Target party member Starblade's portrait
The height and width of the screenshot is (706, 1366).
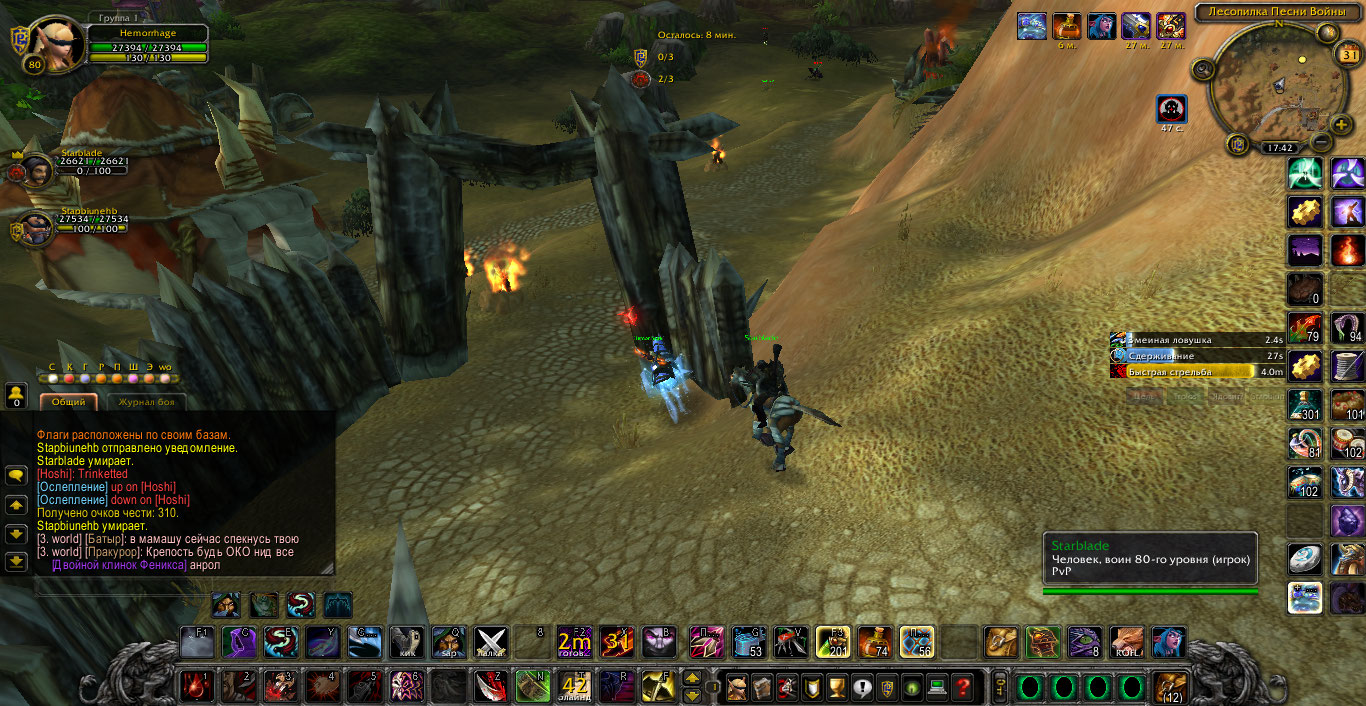tap(38, 169)
